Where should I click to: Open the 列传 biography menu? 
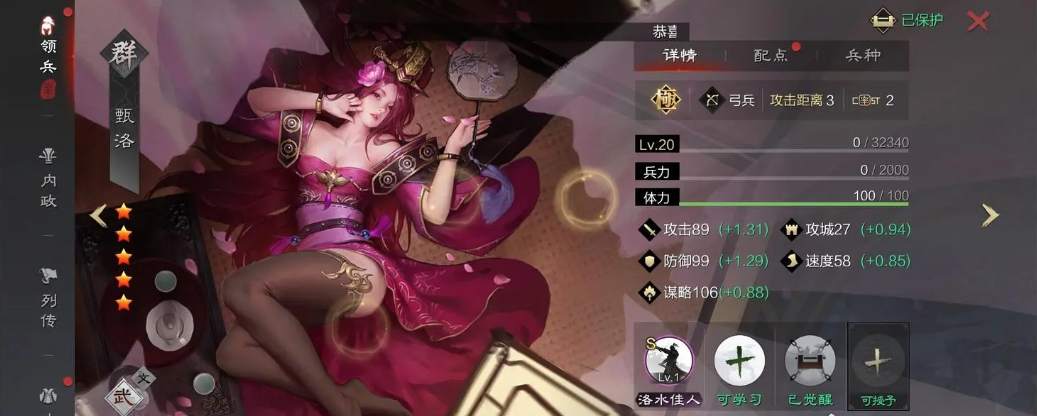pyautogui.click(x=48, y=296)
